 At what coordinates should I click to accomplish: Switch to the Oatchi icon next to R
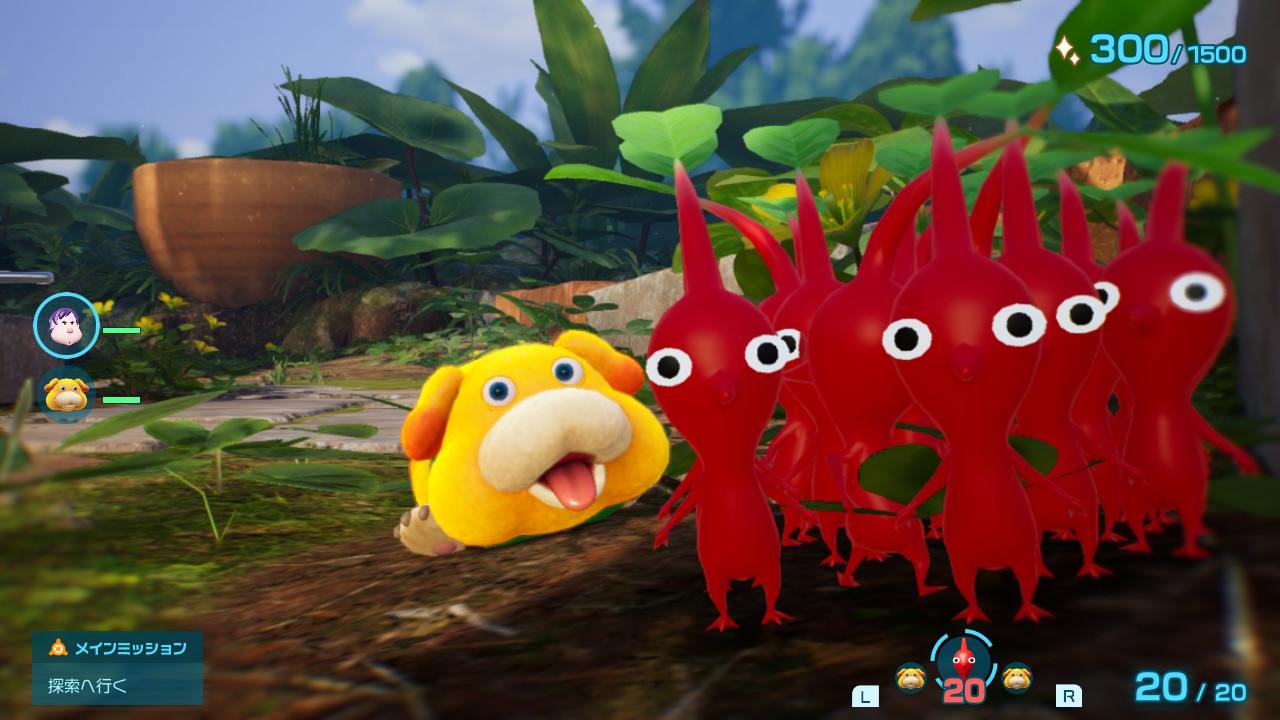coord(1017,677)
